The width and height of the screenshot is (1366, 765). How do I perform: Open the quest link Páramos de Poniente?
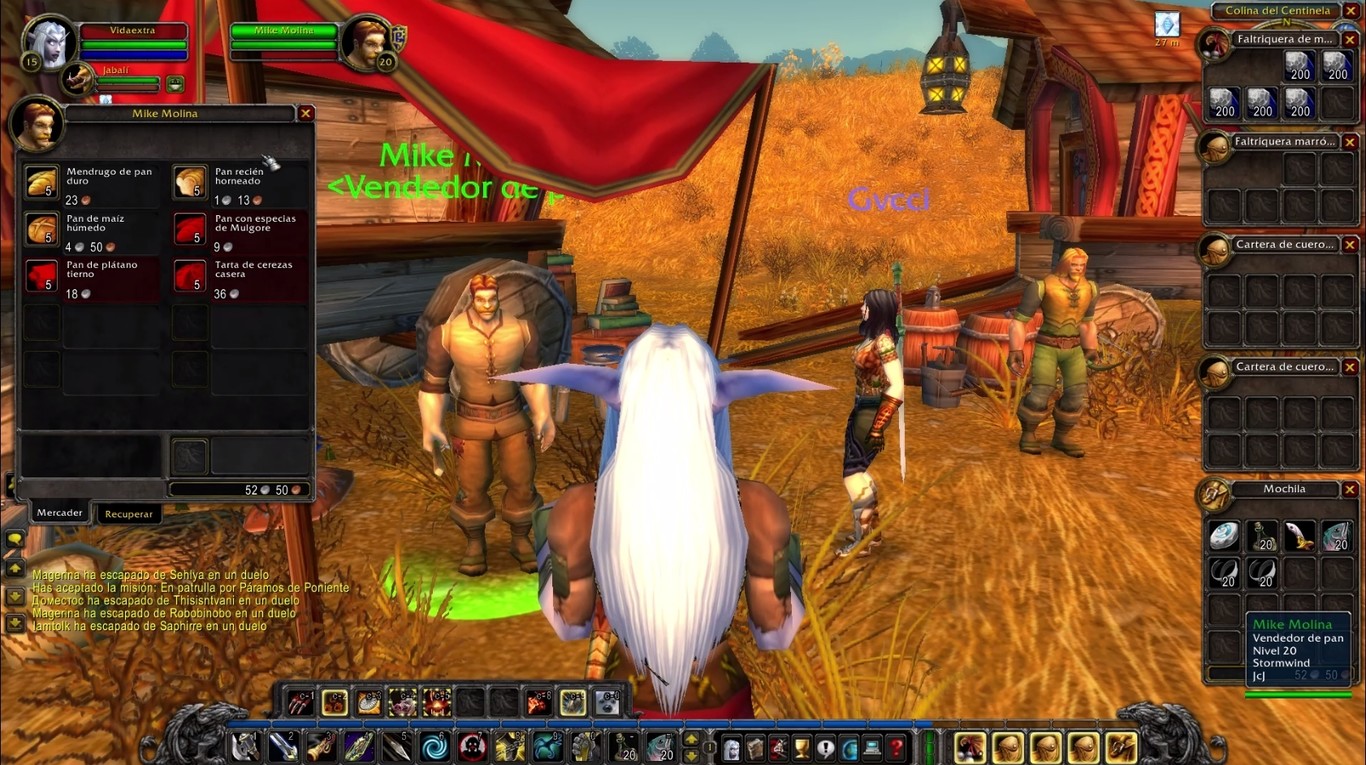[x=295, y=587]
